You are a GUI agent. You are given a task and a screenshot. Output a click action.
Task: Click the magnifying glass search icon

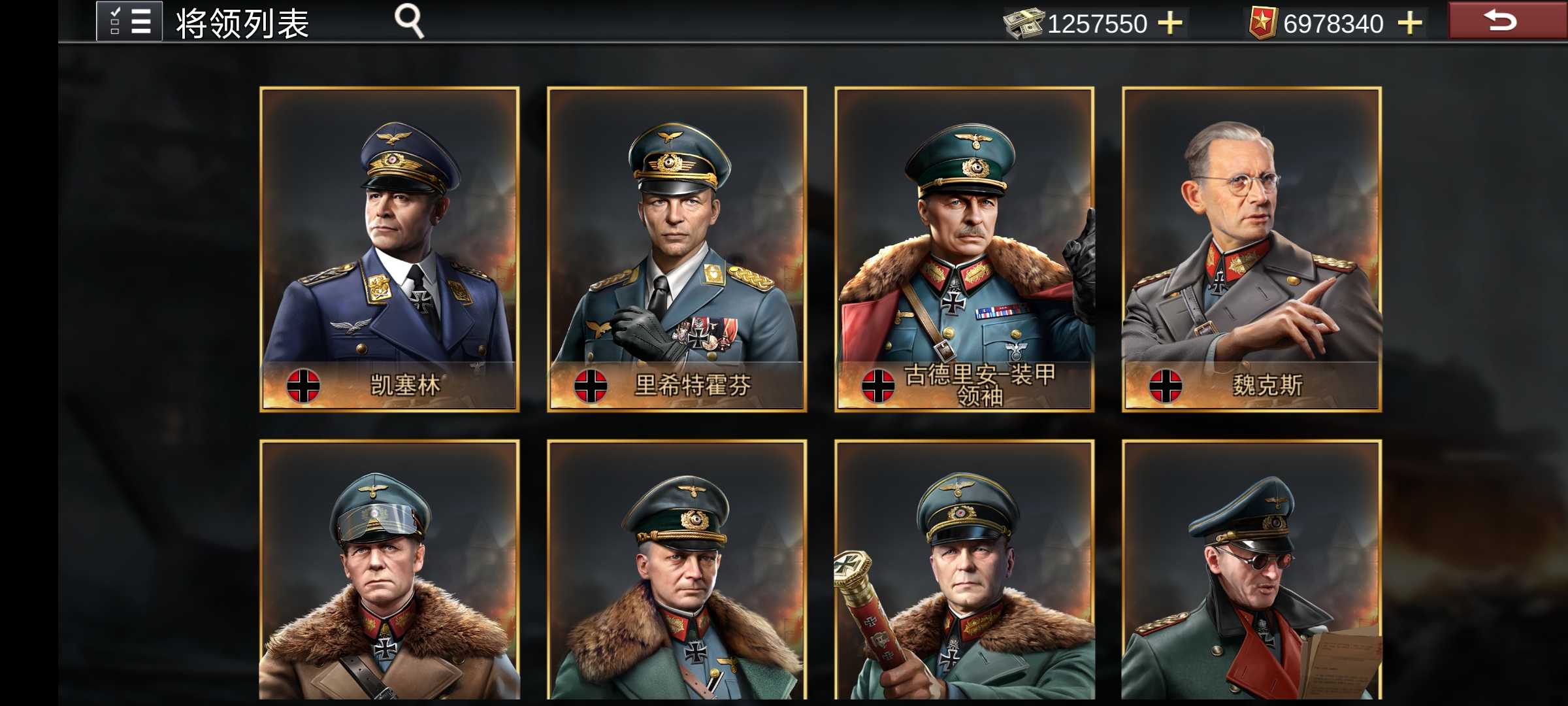410,22
